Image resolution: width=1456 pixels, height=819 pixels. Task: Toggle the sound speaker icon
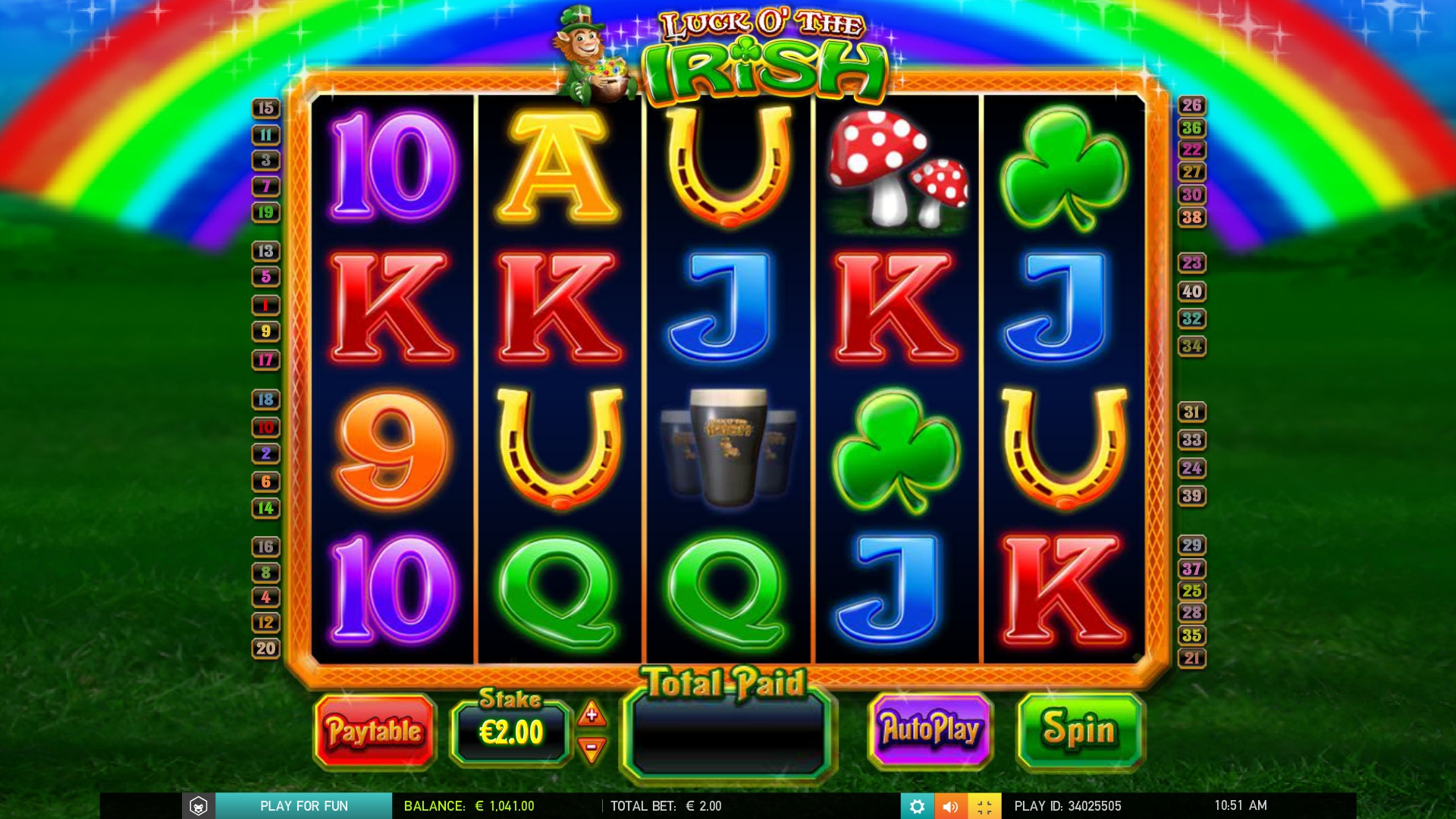coord(950,806)
